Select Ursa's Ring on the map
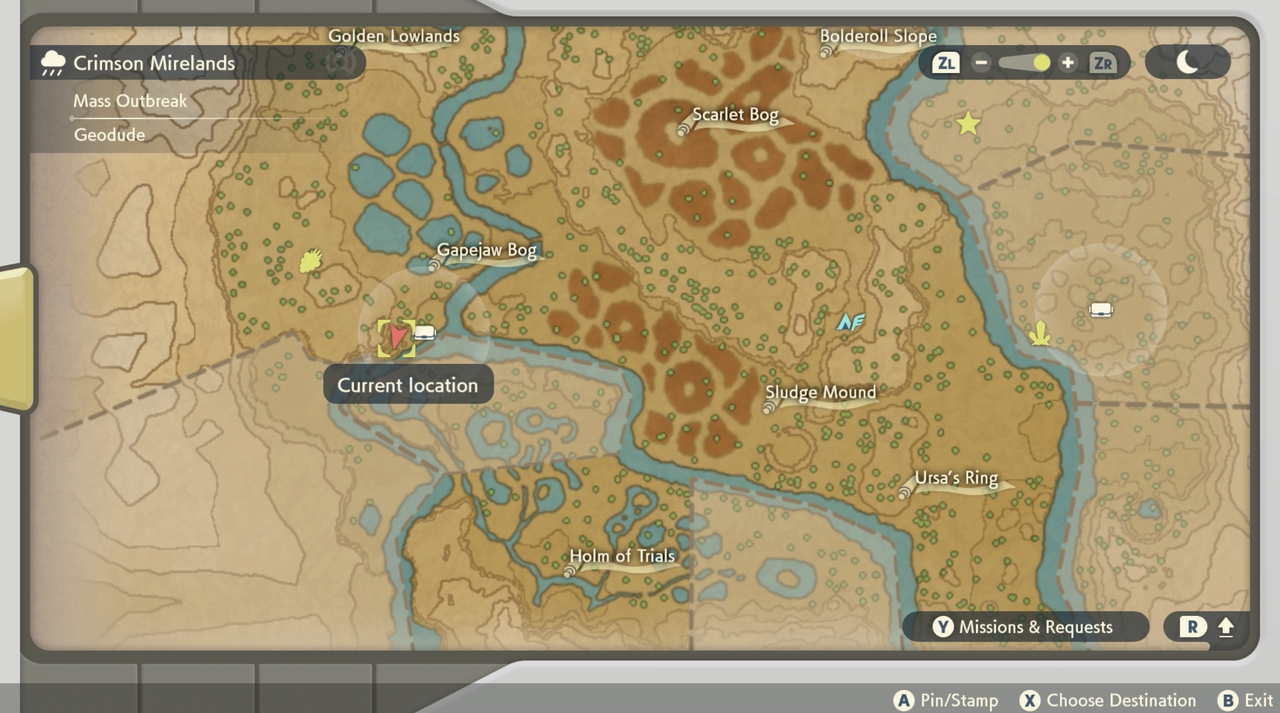Viewport: 1280px width, 713px height. tap(956, 478)
